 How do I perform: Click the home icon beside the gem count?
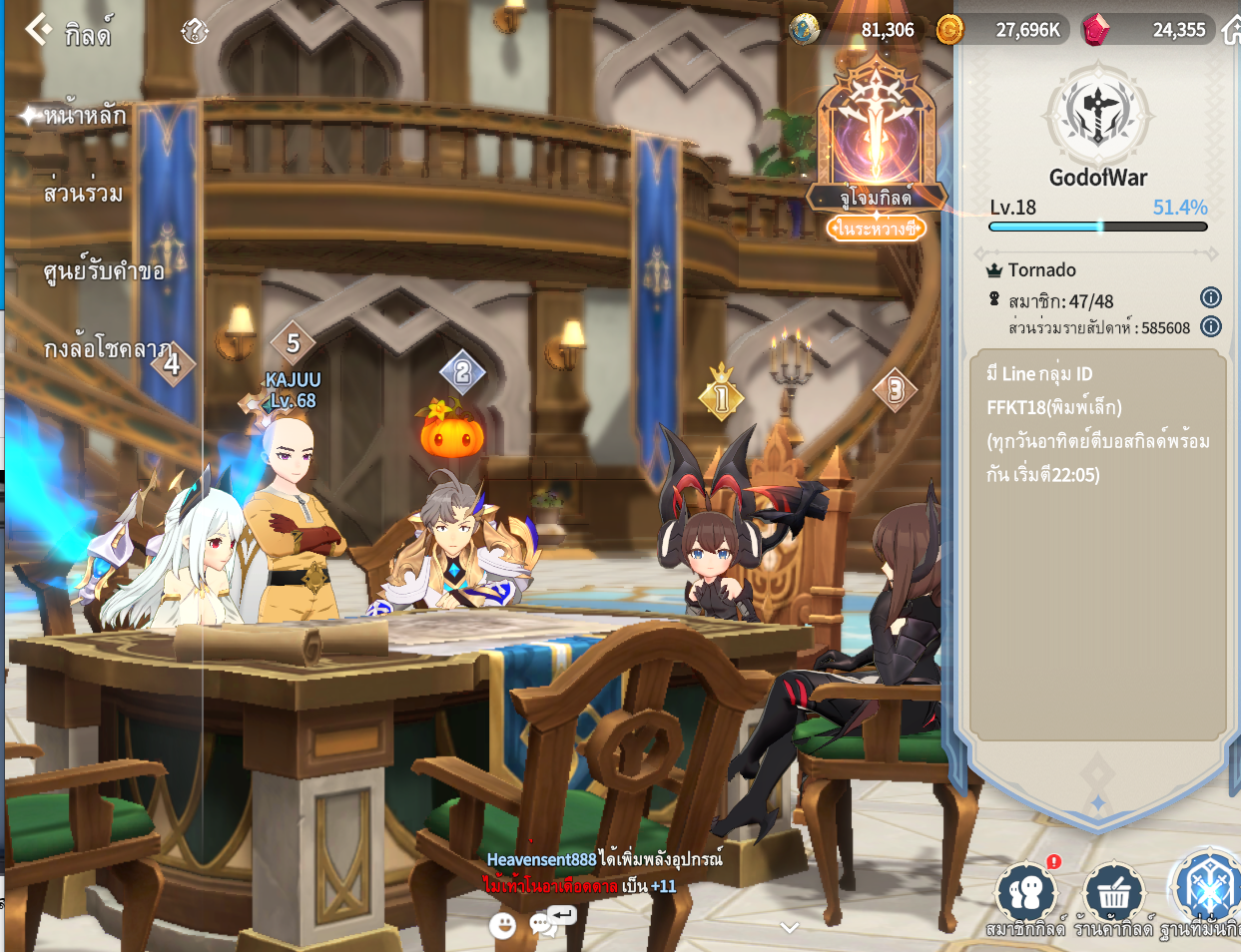coord(1231,30)
